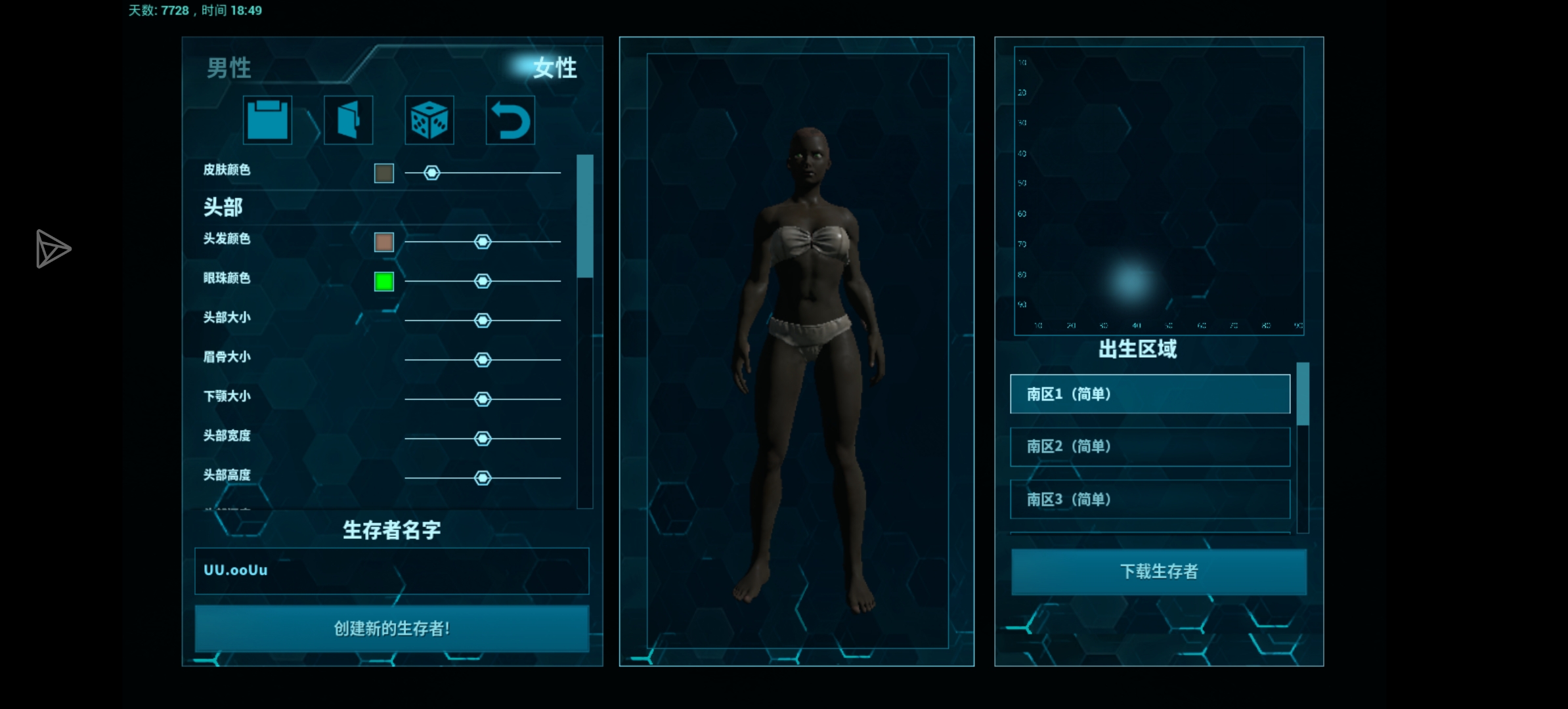Edit the survivor name field UU.ooUu

point(391,570)
